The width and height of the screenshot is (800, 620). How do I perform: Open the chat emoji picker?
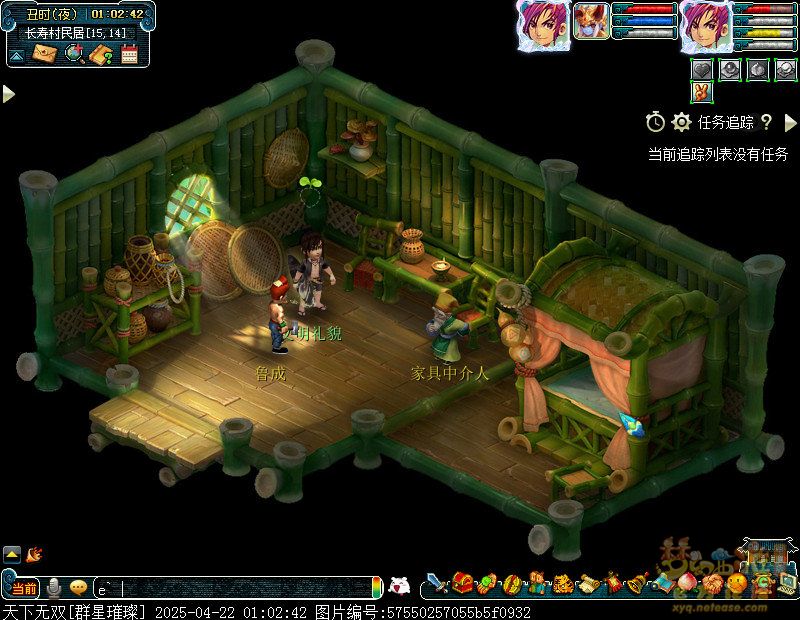[78, 588]
